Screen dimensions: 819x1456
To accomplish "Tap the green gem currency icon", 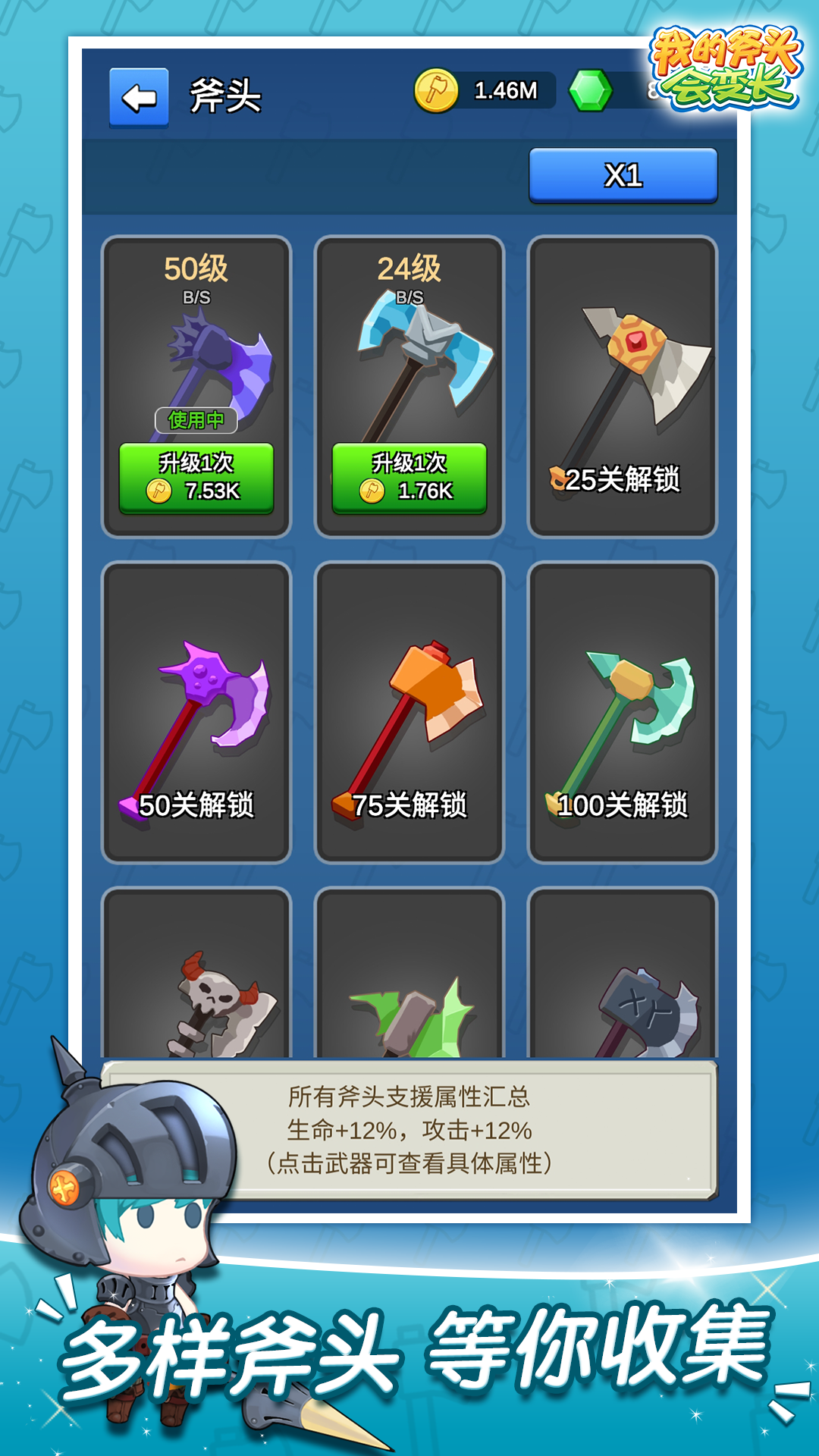I will (x=590, y=91).
